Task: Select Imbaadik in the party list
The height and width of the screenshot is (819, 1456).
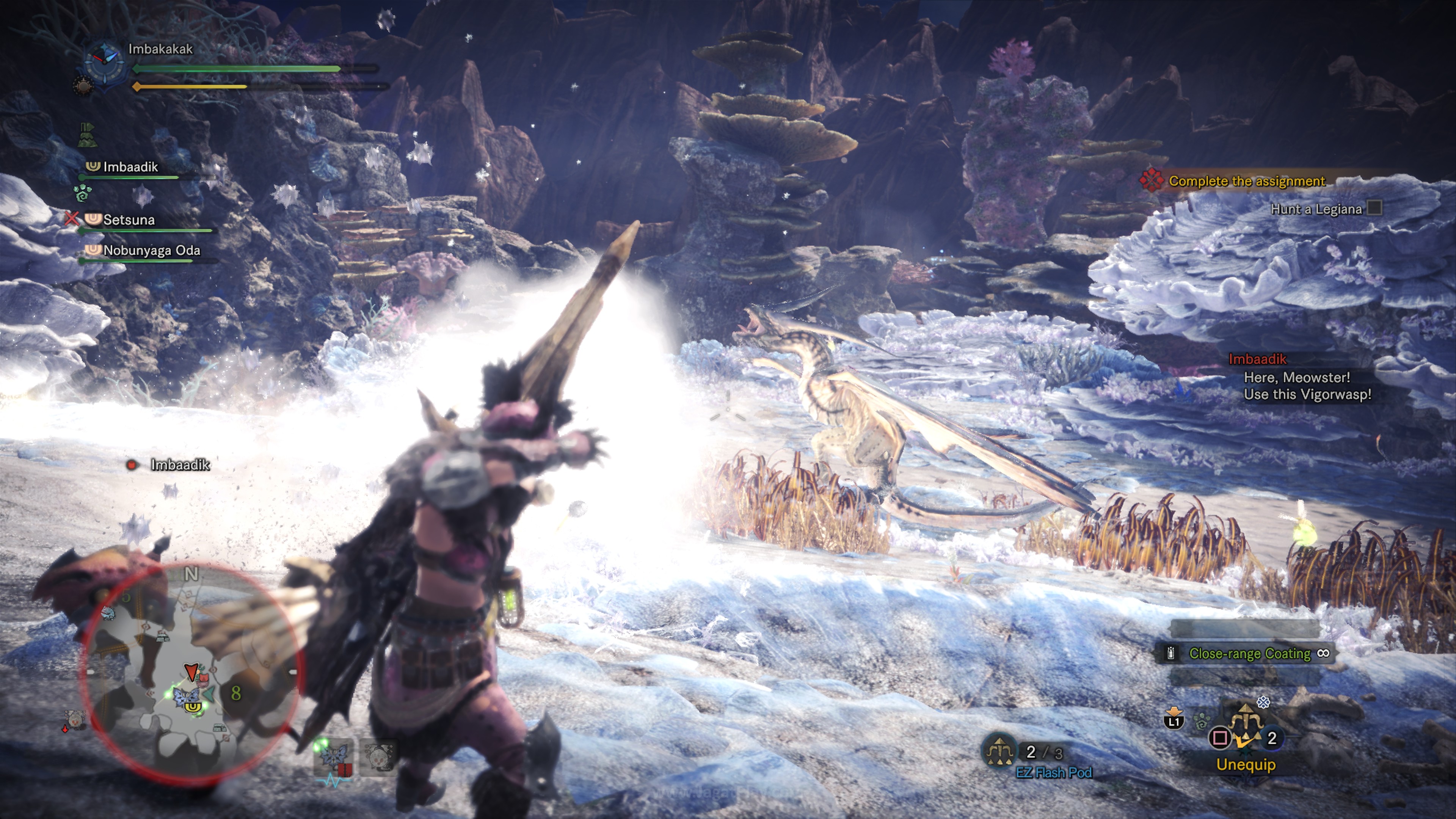Action: [x=130, y=167]
